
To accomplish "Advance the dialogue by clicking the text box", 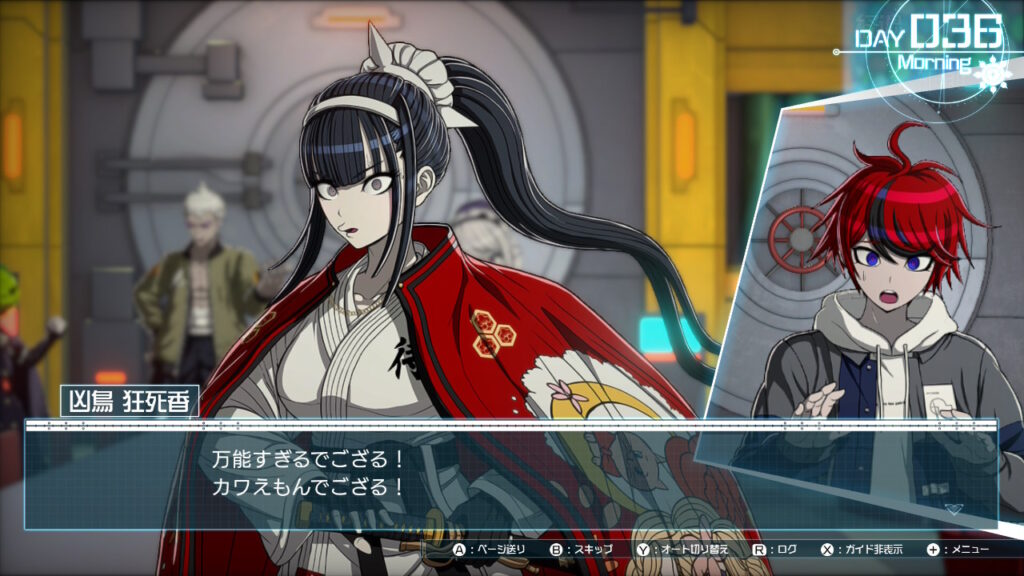I will coord(510,475).
